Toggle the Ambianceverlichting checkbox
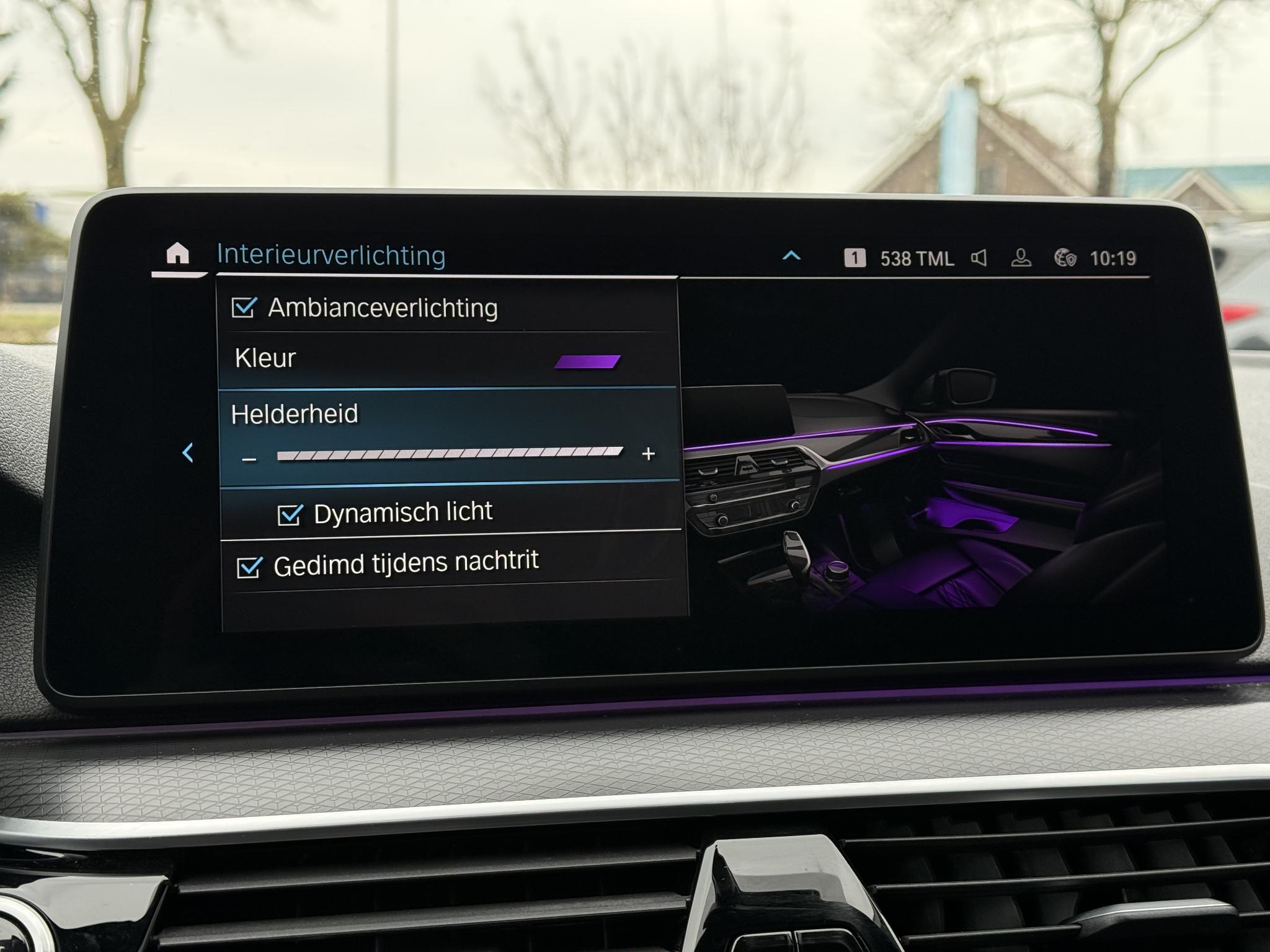The image size is (1270, 952). point(243,307)
